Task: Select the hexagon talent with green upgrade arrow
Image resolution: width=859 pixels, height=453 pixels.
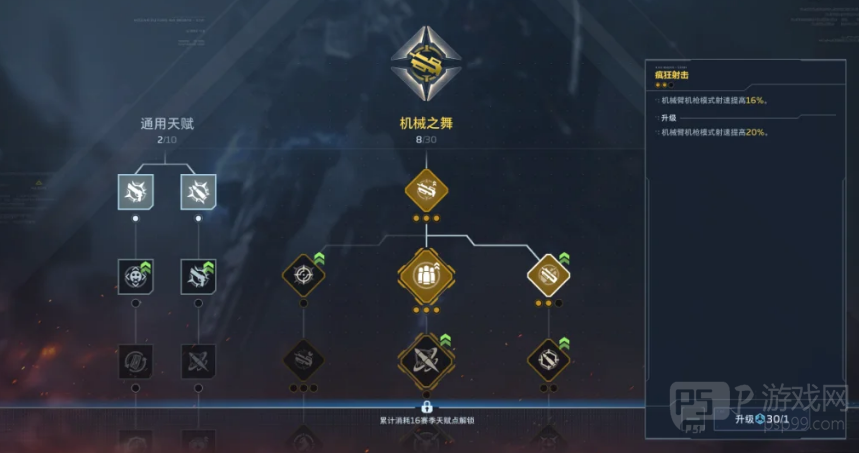Action: point(547,357)
